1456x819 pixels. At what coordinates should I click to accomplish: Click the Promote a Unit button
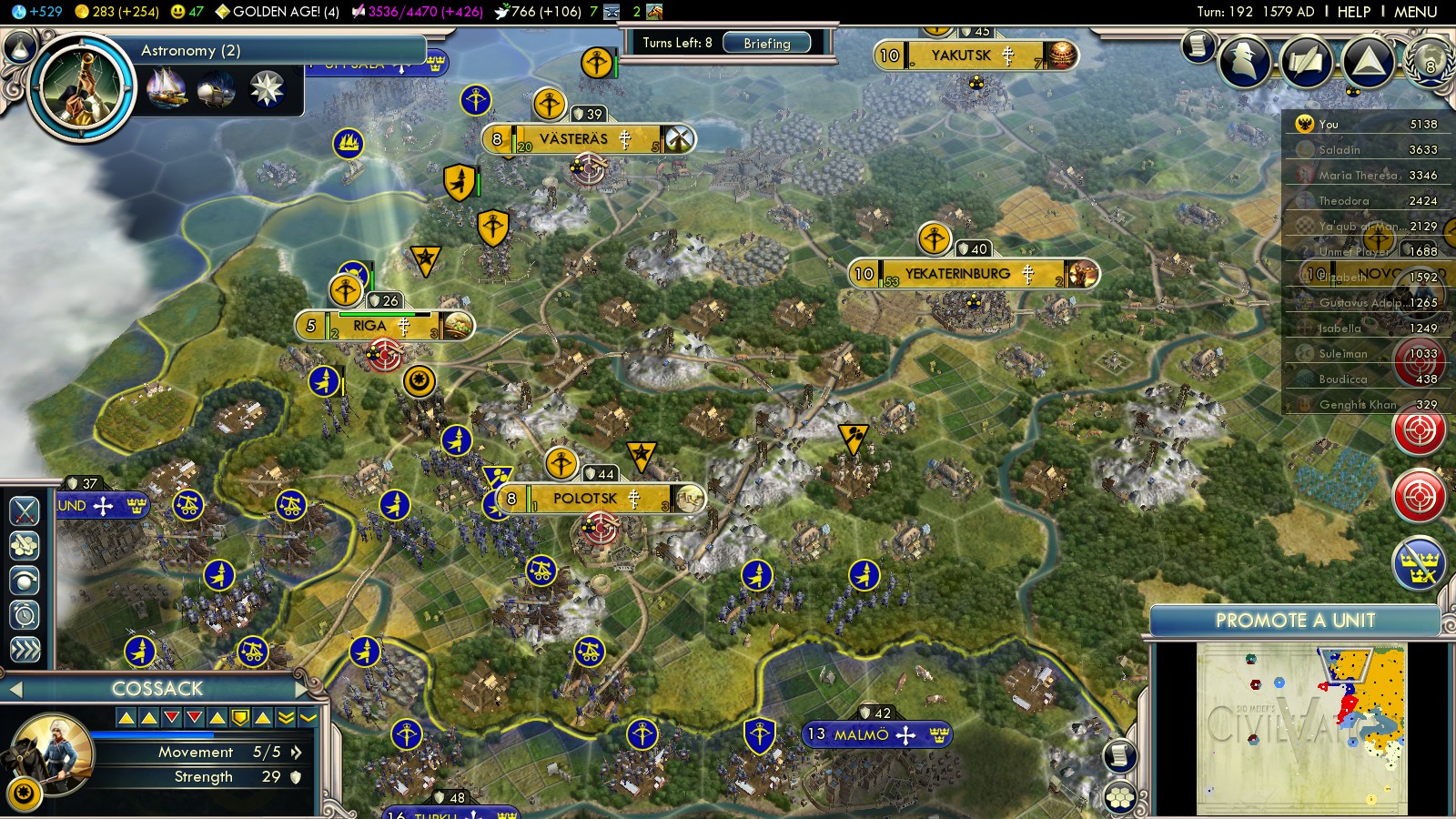coord(1294,621)
